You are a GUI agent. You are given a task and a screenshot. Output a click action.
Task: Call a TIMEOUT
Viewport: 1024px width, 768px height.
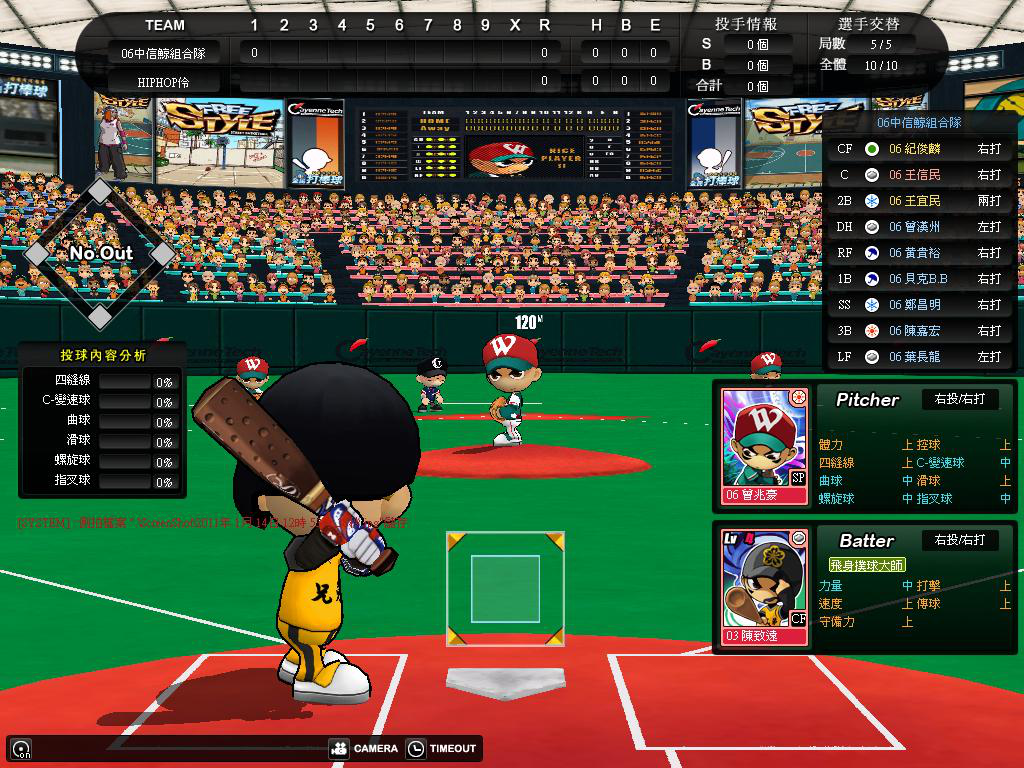point(443,748)
